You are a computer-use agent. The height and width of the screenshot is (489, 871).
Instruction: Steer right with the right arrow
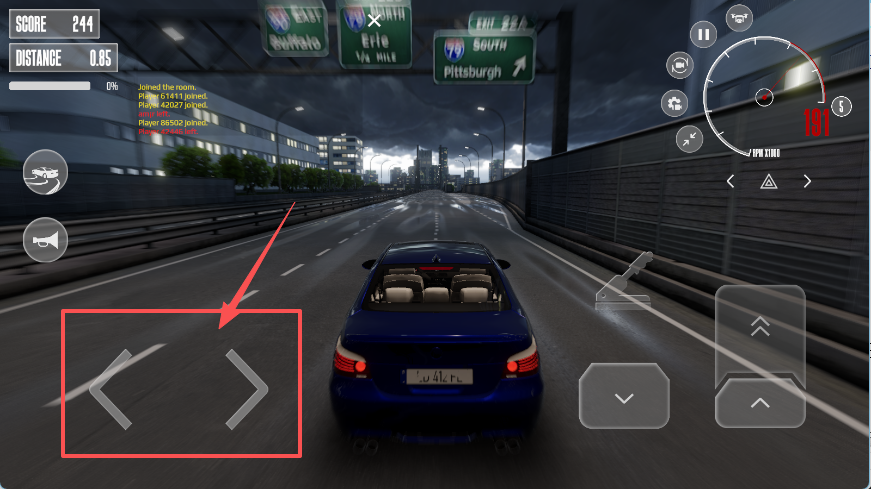coord(247,389)
